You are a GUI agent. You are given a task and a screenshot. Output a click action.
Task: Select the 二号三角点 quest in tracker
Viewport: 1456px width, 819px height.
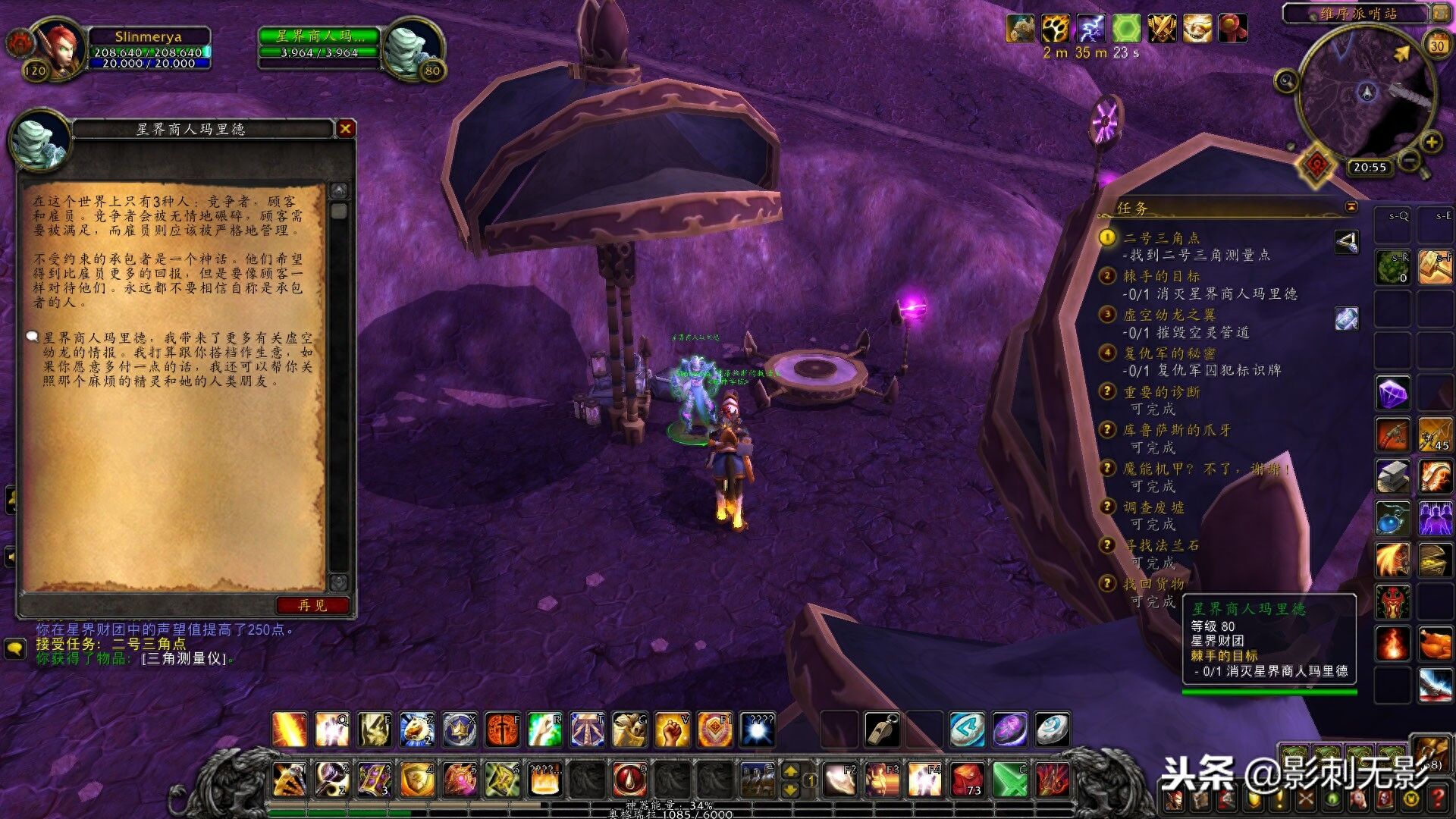[x=1162, y=238]
